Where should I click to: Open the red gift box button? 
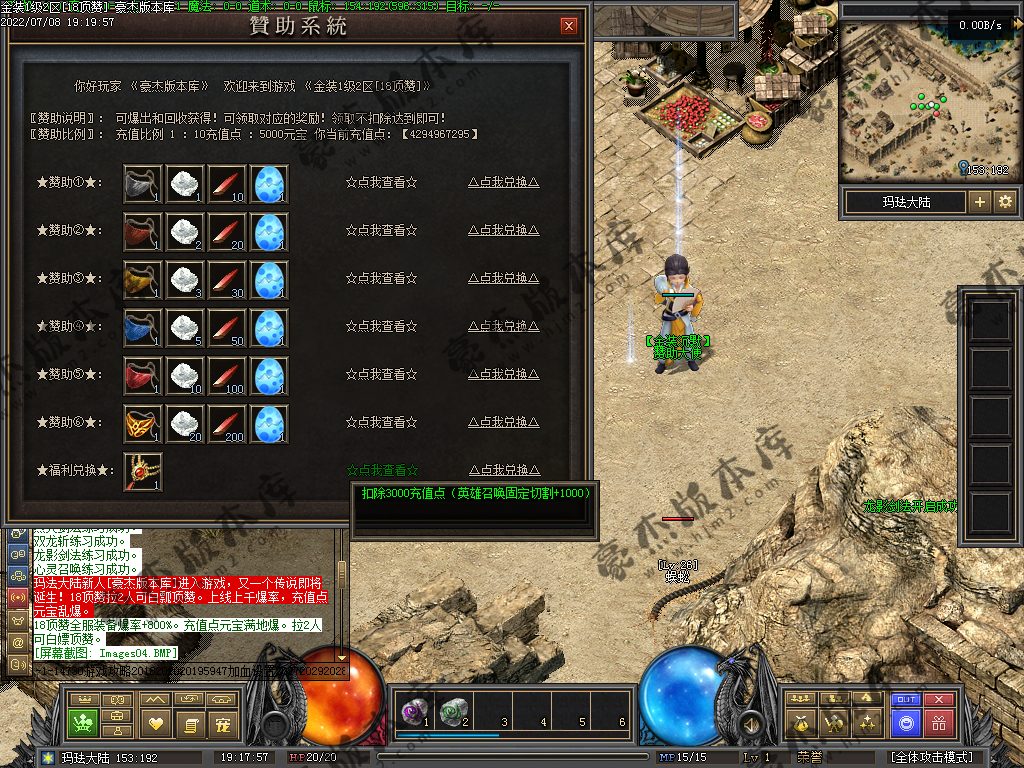[x=938, y=722]
